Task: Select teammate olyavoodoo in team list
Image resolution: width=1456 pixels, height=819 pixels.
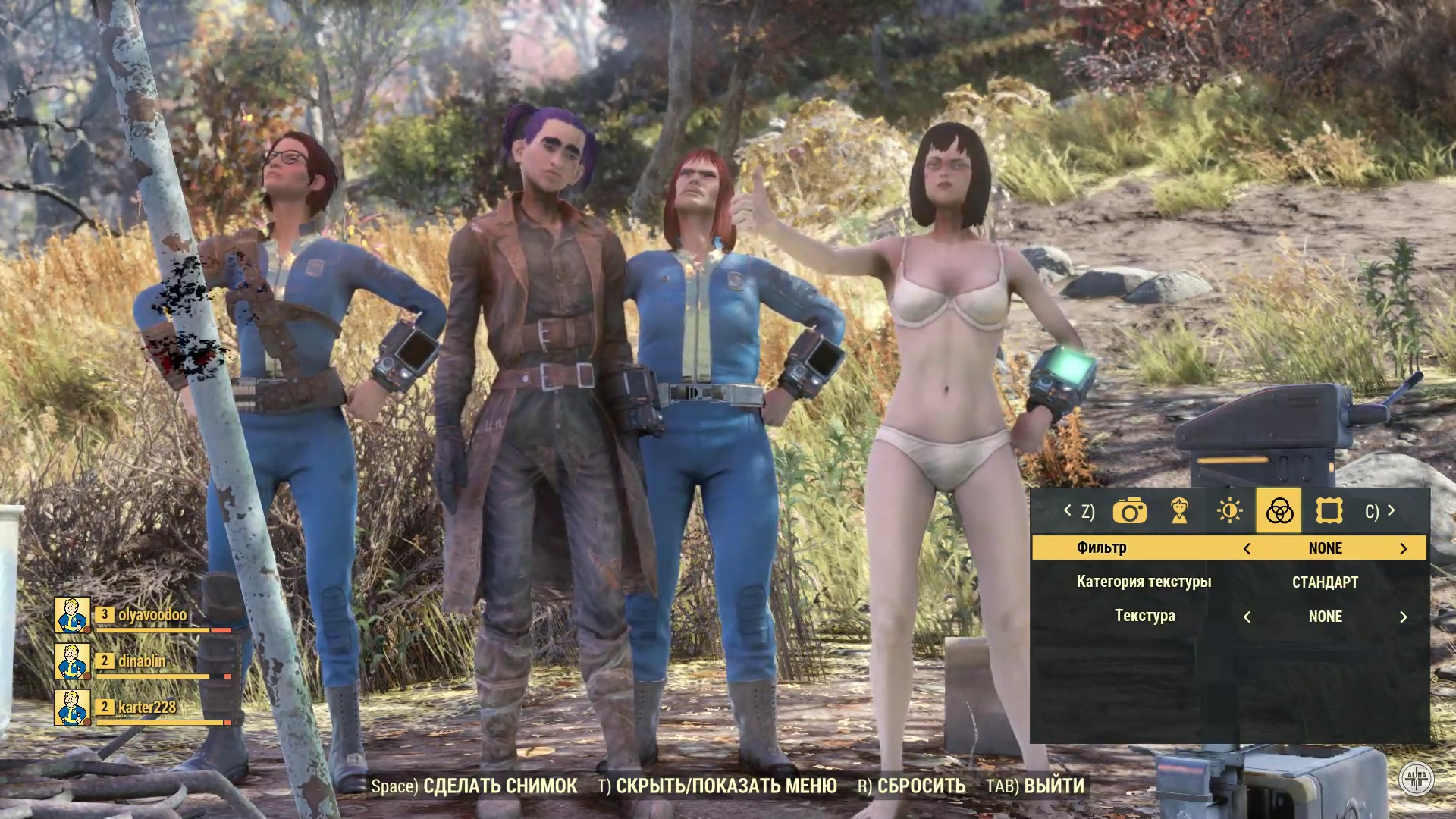Action: pyautogui.click(x=152, y=615)
